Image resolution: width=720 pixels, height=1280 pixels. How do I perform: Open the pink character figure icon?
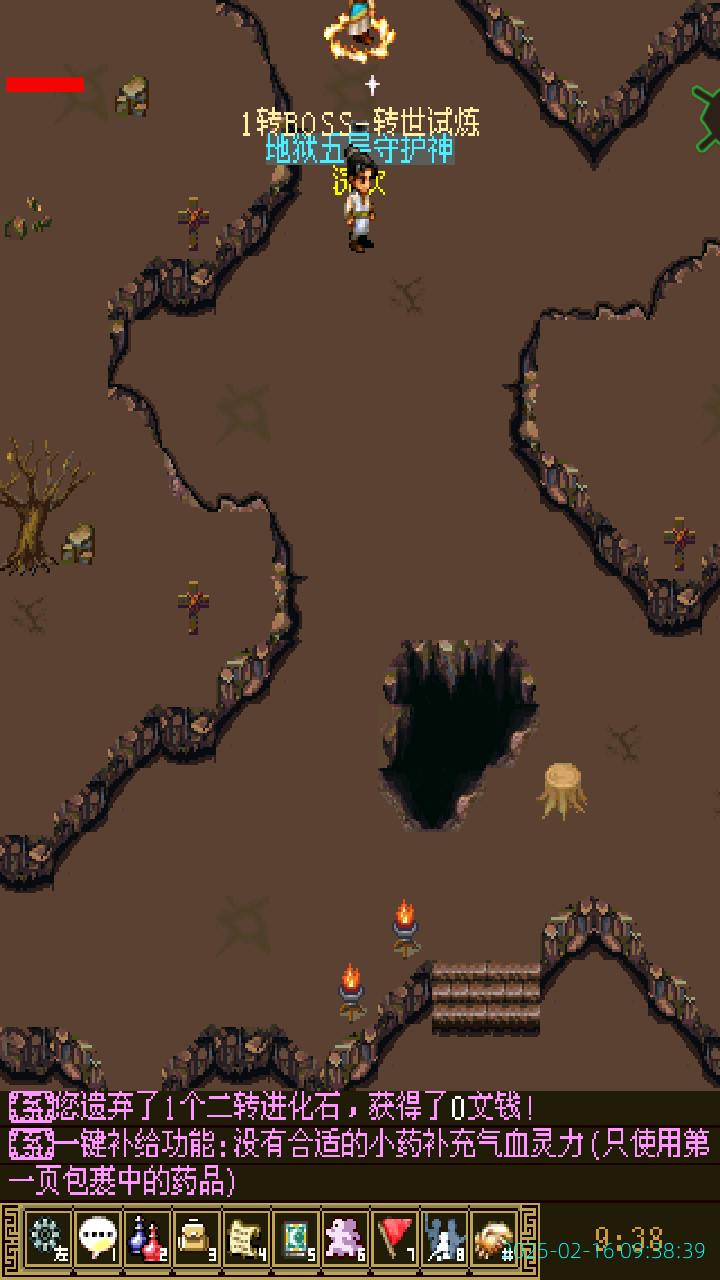point(345,1238)
